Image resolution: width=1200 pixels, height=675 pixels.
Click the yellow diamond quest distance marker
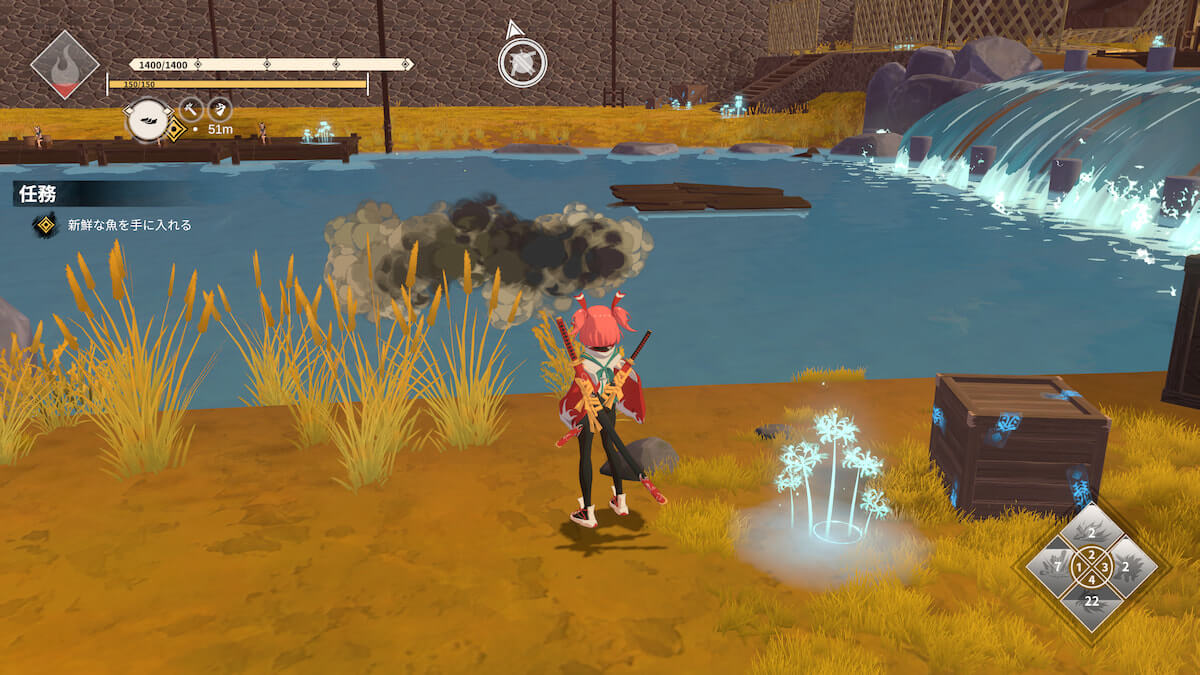pos(174,130)
